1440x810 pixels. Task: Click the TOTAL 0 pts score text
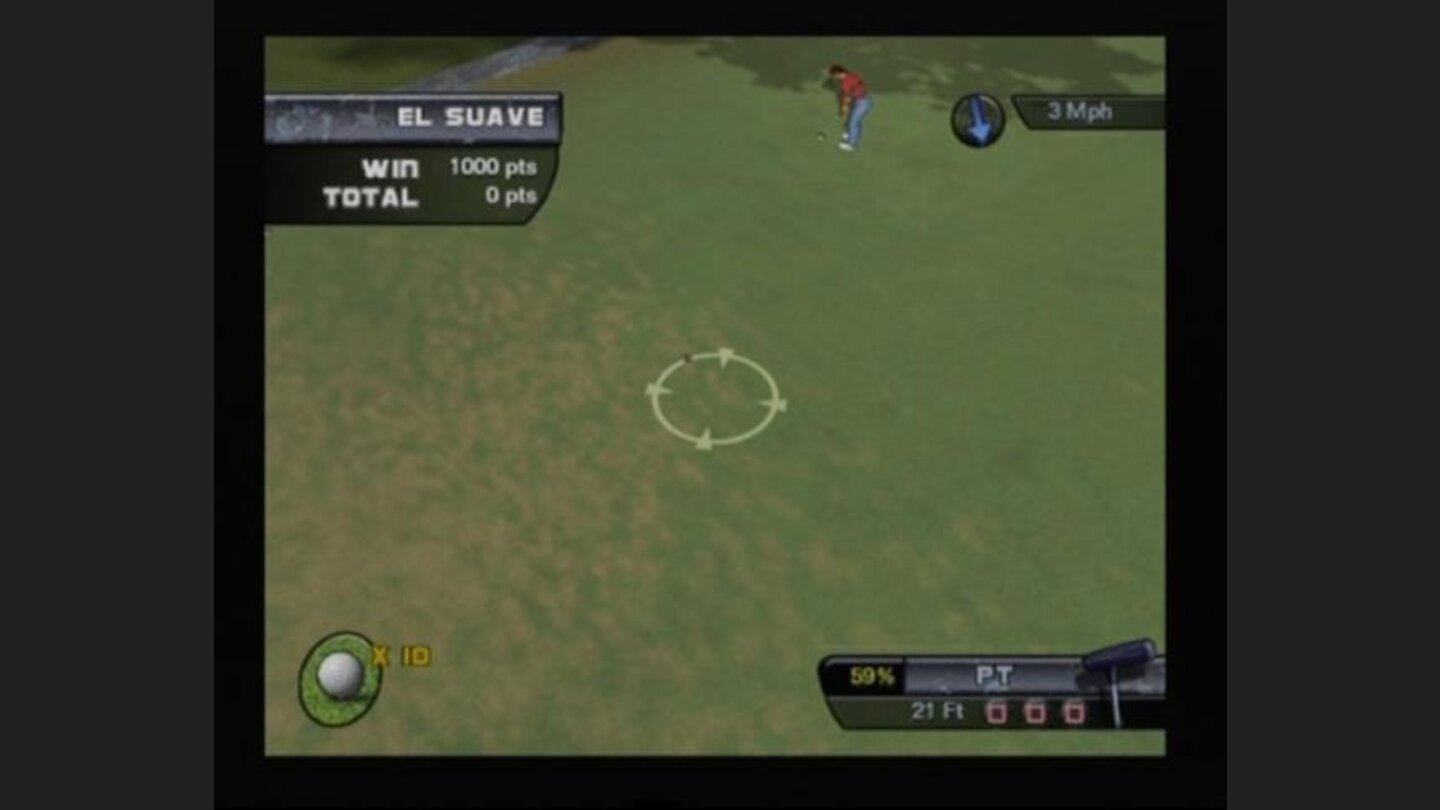point(510,195)
